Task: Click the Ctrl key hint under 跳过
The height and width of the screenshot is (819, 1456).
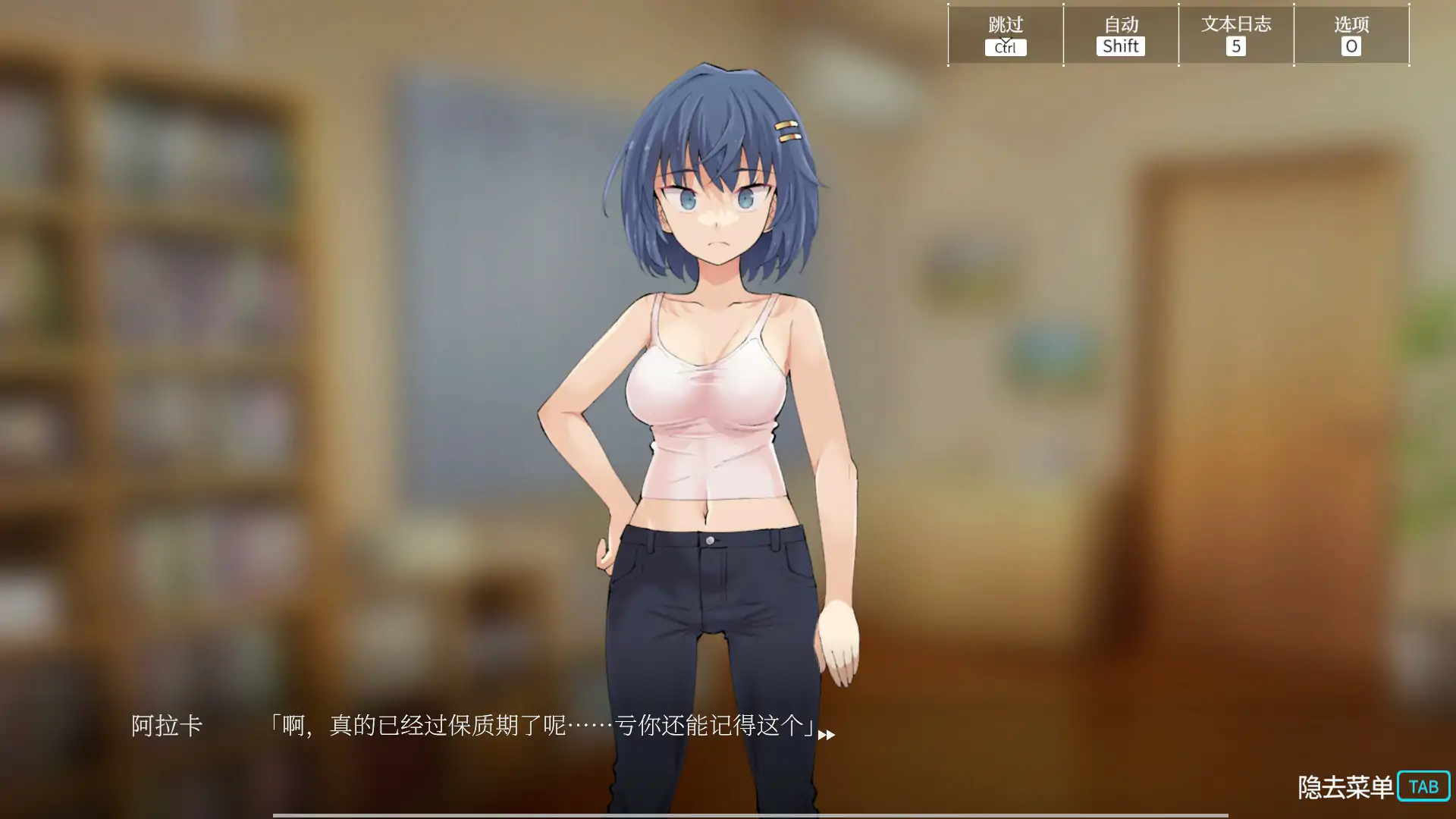Action: [1005, 48]
